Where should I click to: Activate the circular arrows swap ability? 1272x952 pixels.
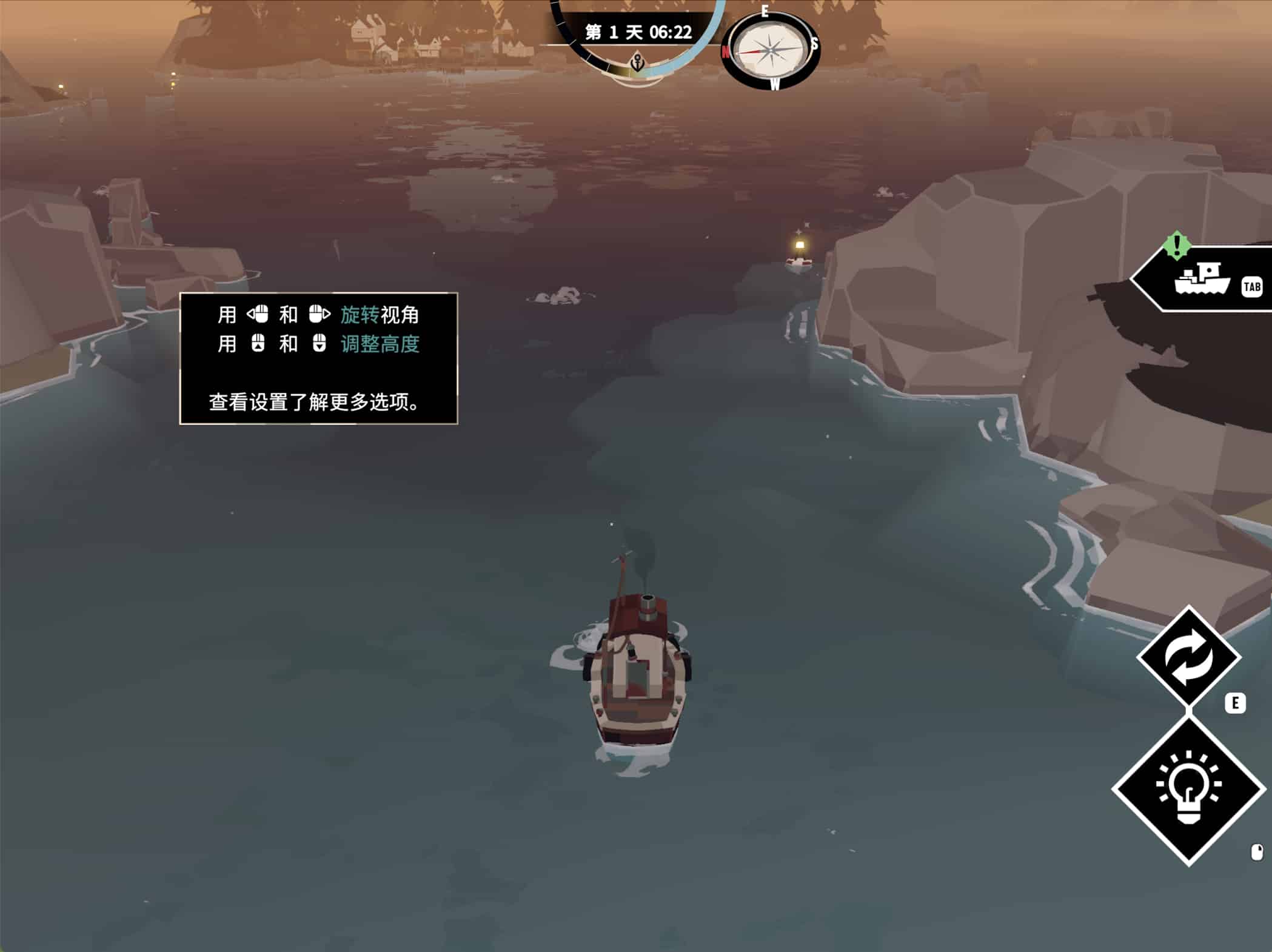[x=1188, y=657]
